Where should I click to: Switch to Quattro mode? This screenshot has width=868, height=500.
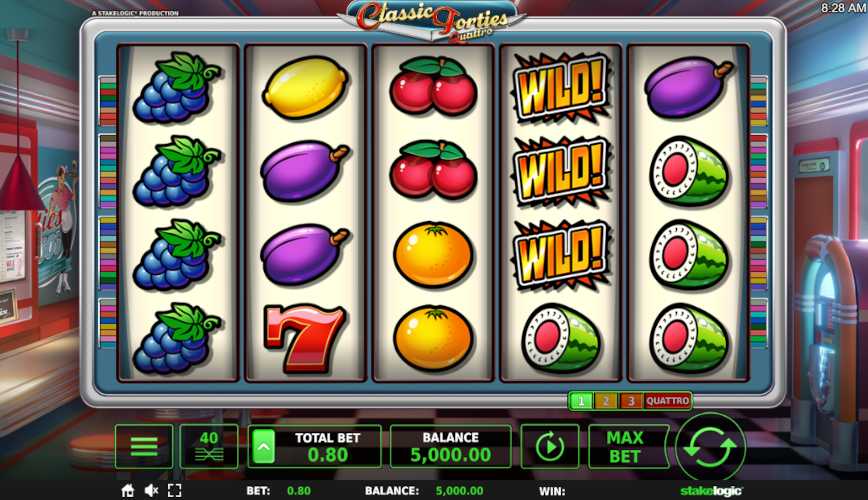(x=667, y=401)
